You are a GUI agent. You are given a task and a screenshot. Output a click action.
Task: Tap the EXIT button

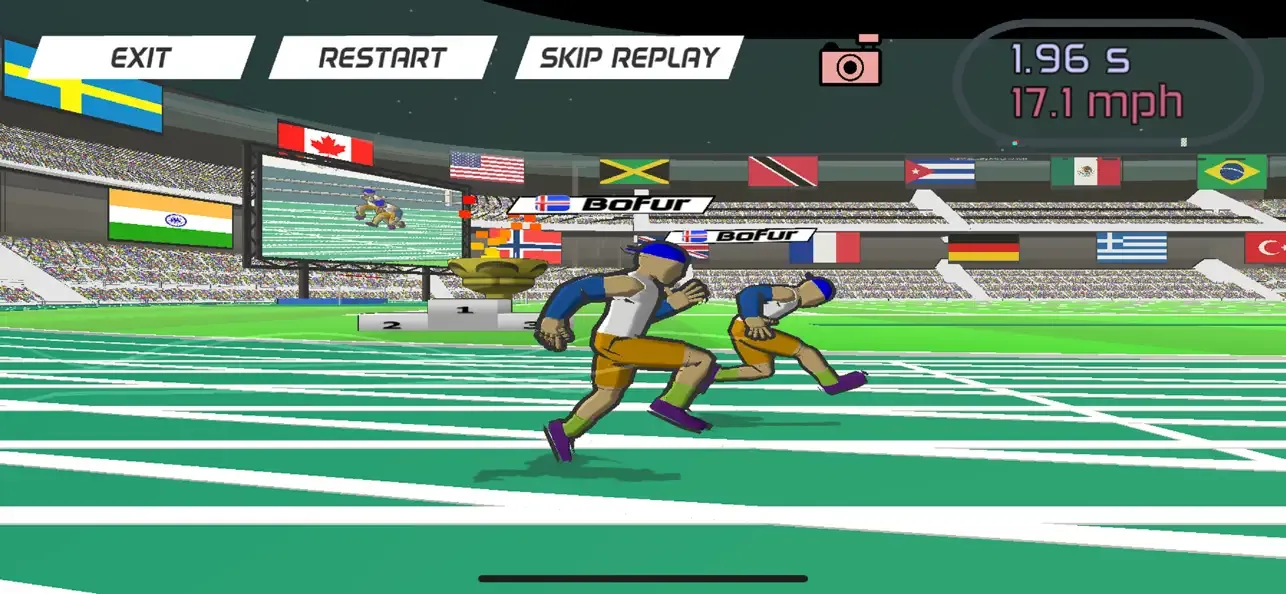141,58
